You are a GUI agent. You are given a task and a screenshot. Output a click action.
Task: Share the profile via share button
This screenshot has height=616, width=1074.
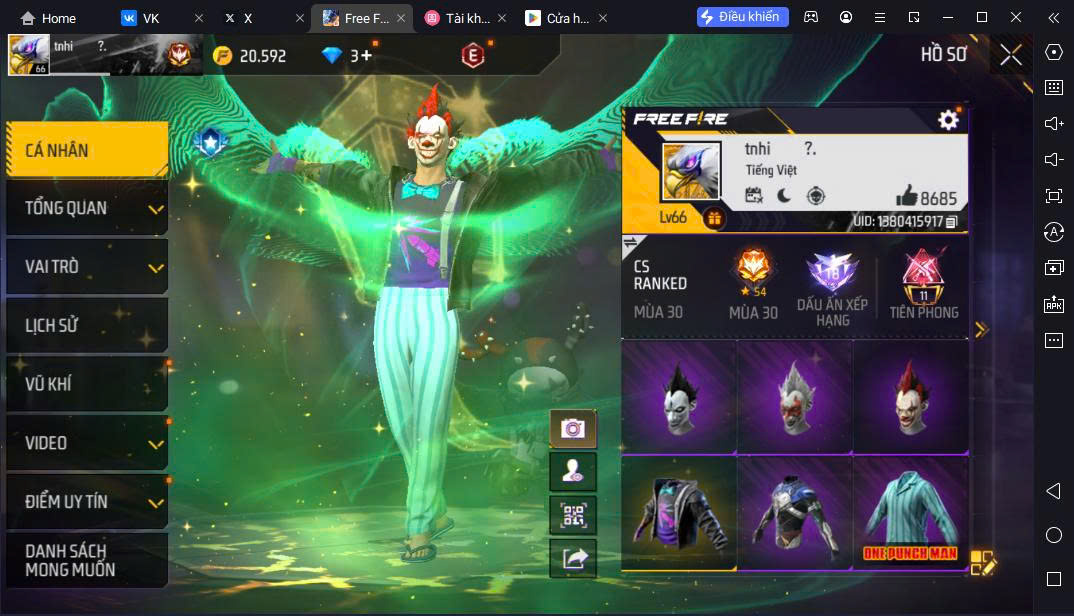(573, 559)
